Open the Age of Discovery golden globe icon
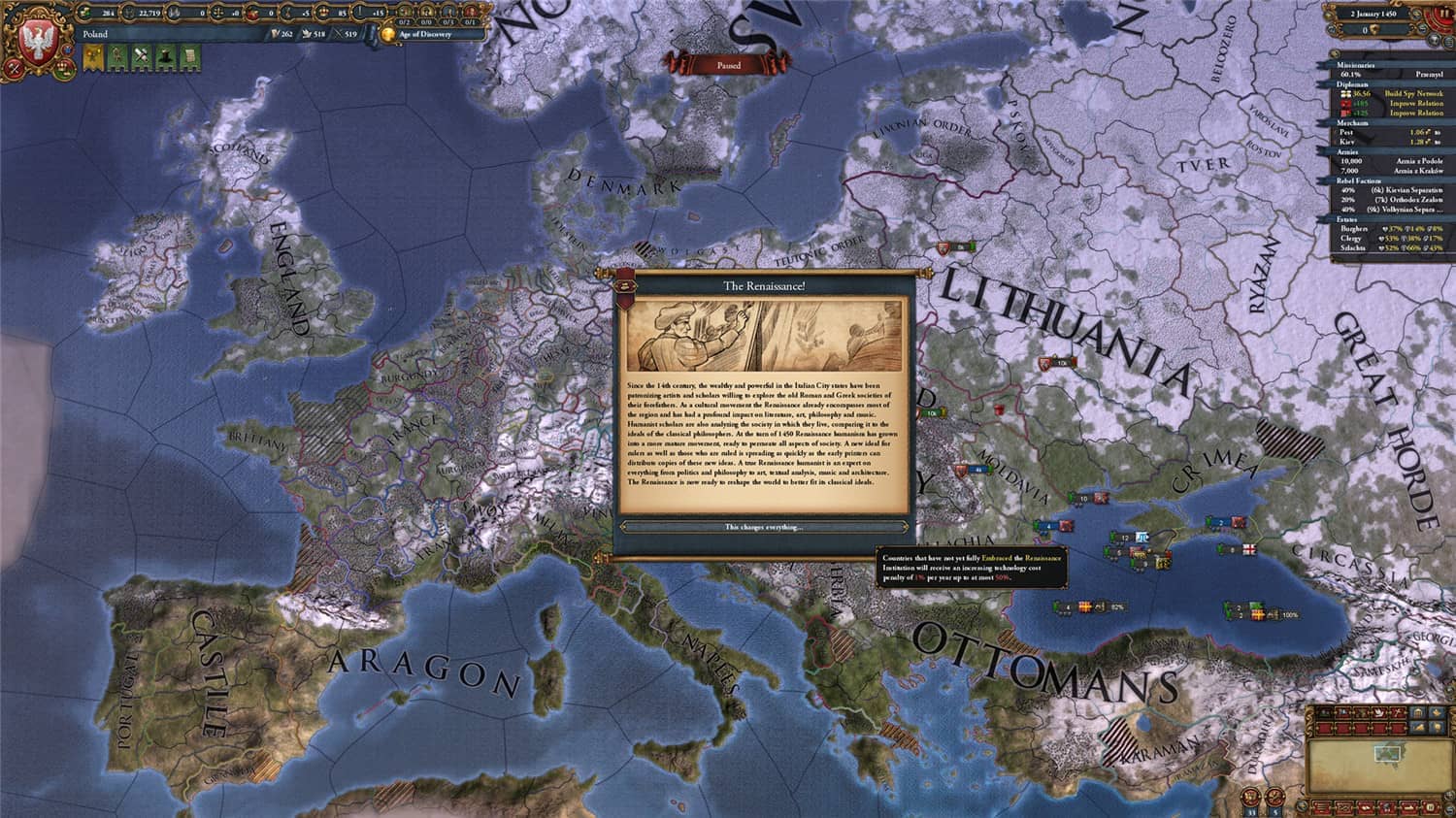The height and width of the screenshot is (818, 1456). click(388, 34)
